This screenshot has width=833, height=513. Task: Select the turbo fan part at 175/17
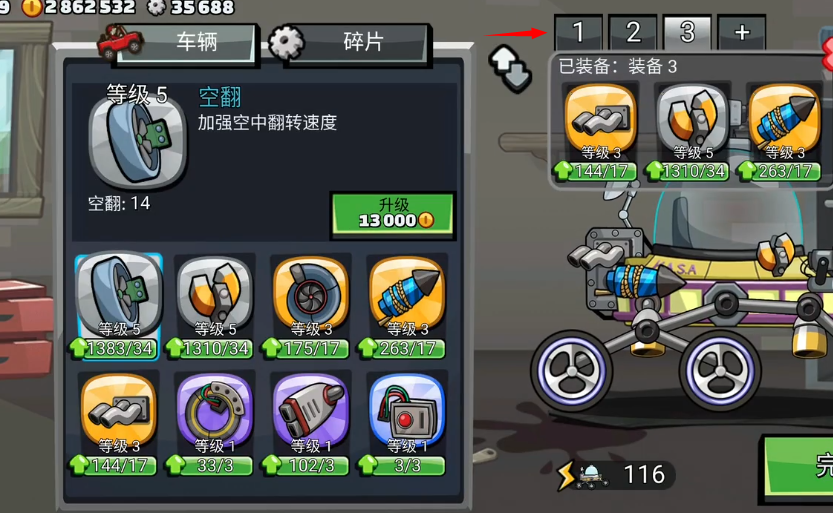click(310, 300)
